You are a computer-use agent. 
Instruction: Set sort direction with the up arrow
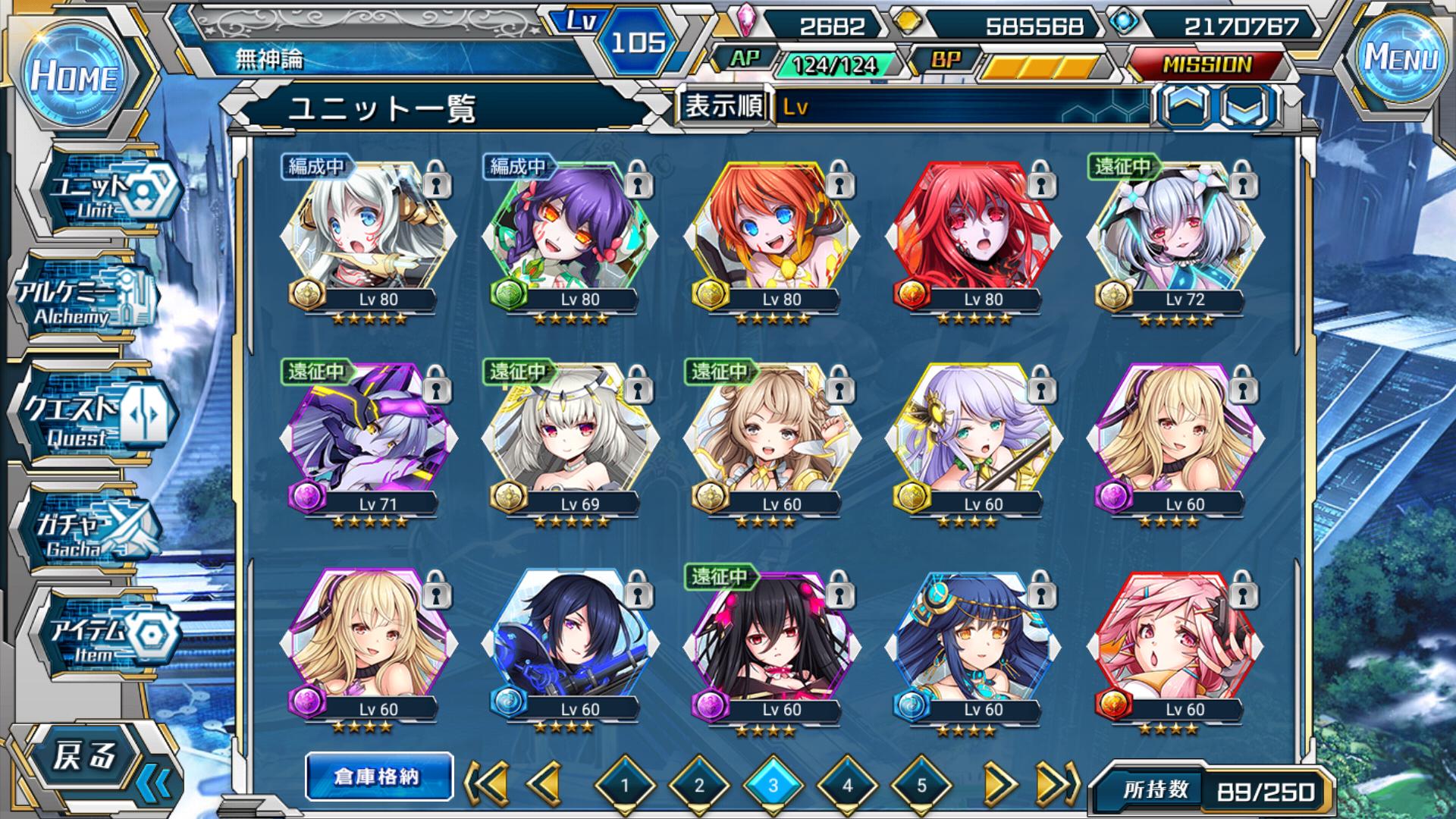click(x=1185, y=105)
